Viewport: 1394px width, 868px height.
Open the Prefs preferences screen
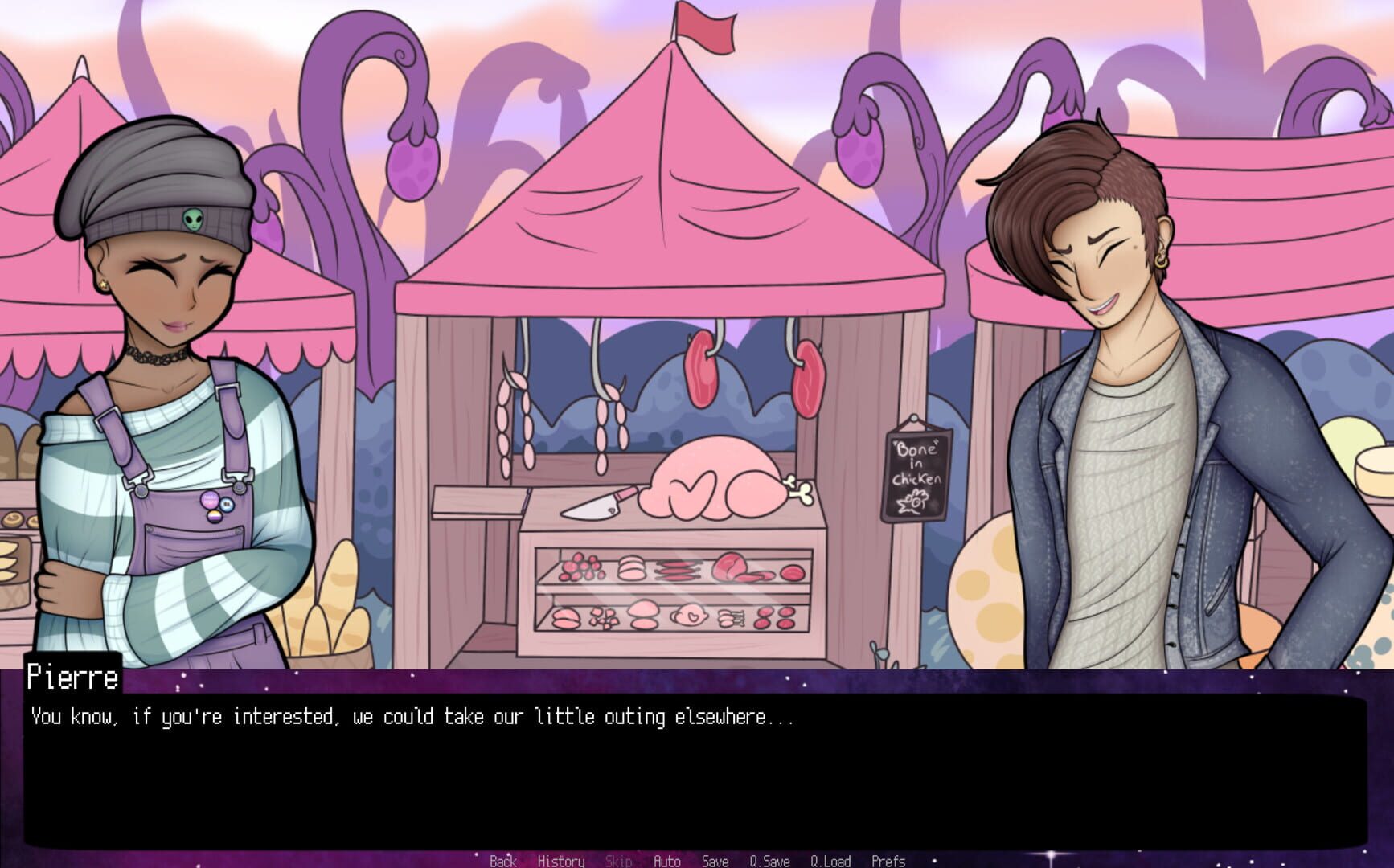pyautogui.click(x=889, y=861)
